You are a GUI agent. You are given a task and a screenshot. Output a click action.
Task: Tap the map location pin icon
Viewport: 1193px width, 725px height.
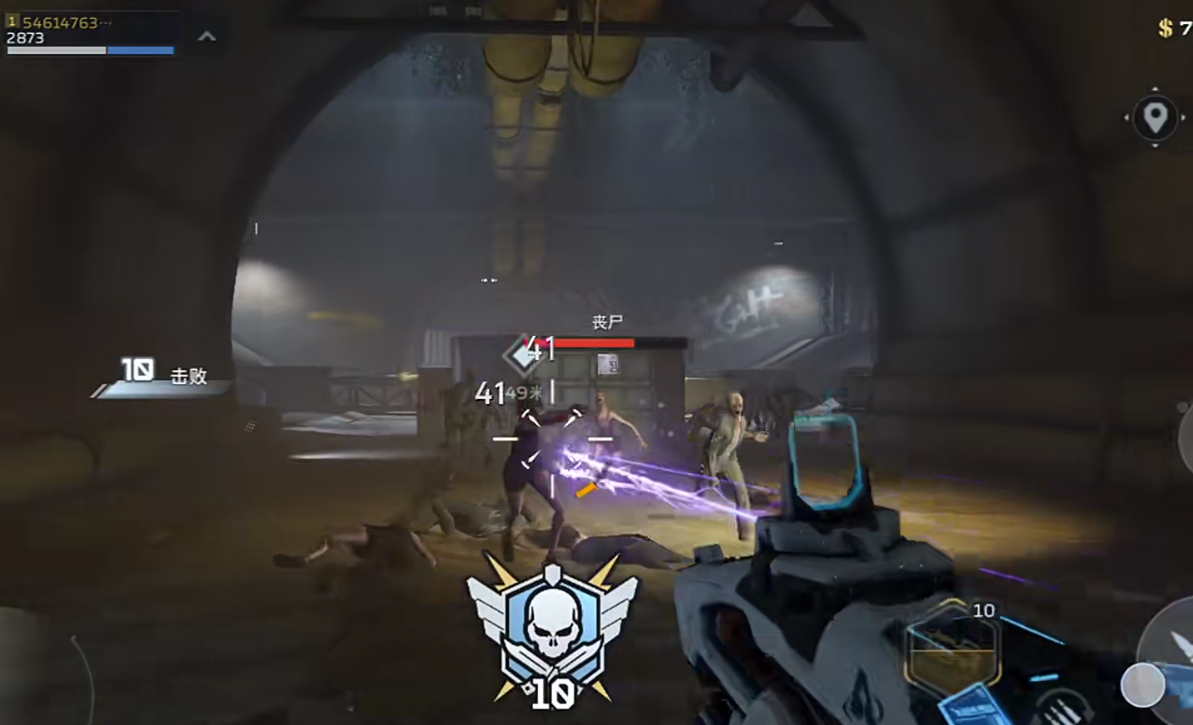1155,118
